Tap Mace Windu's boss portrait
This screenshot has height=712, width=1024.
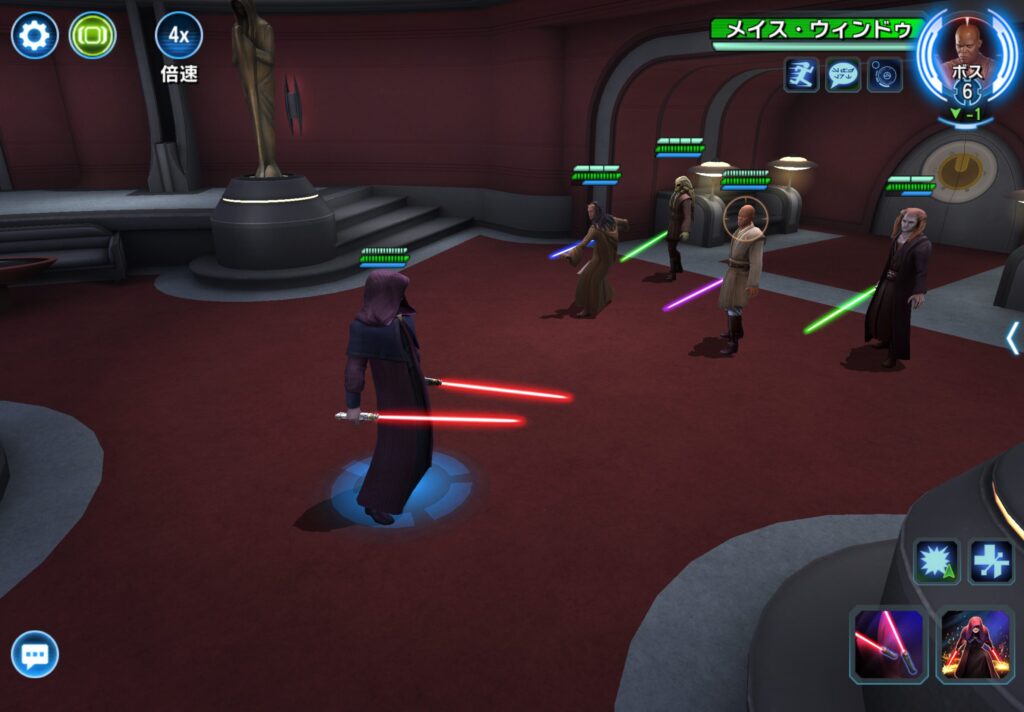966,60
